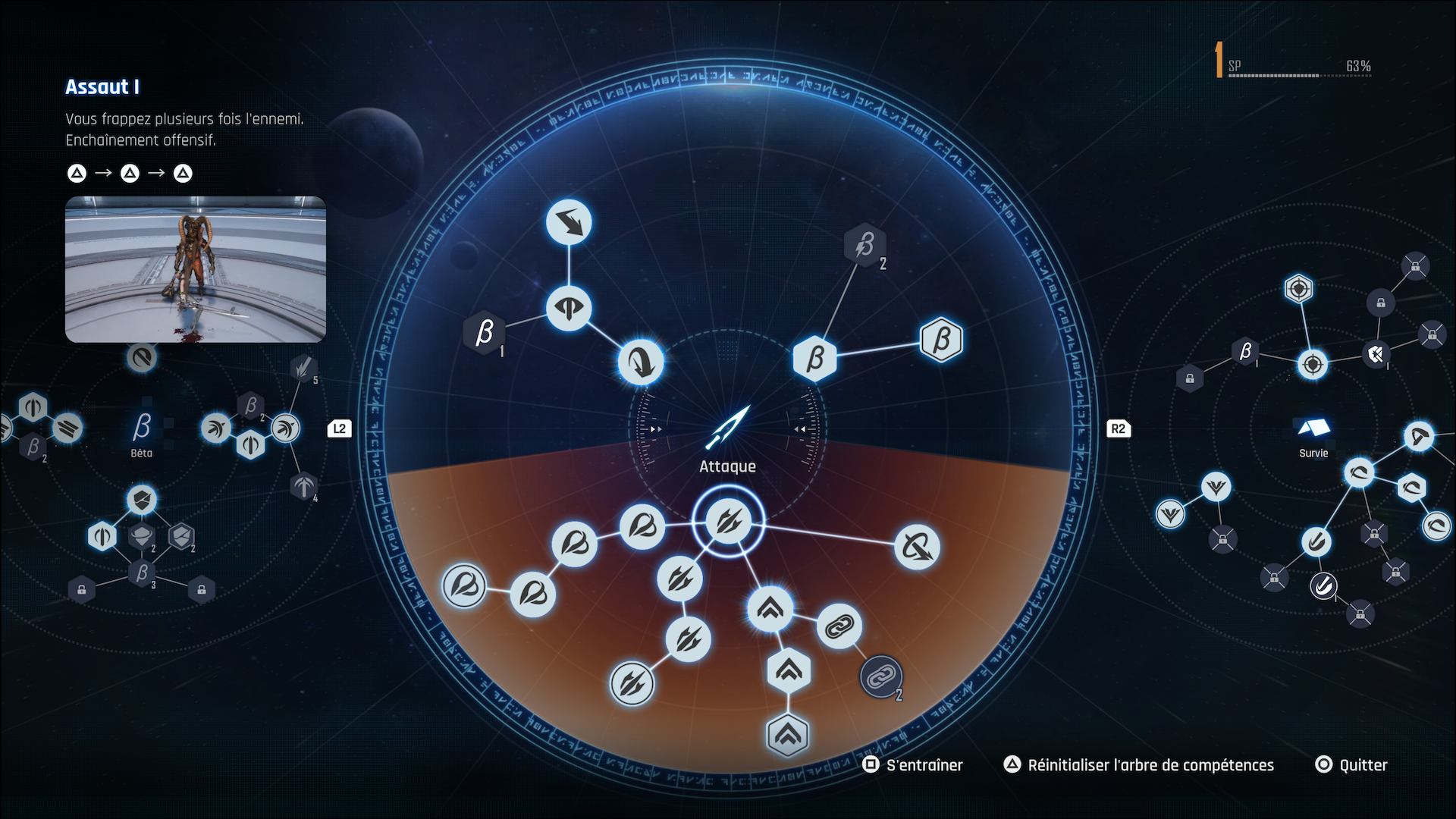This screenshot has height=819, width=1456.
Task: Choose the lightning arrow skill node
Action: pos(569,222)
